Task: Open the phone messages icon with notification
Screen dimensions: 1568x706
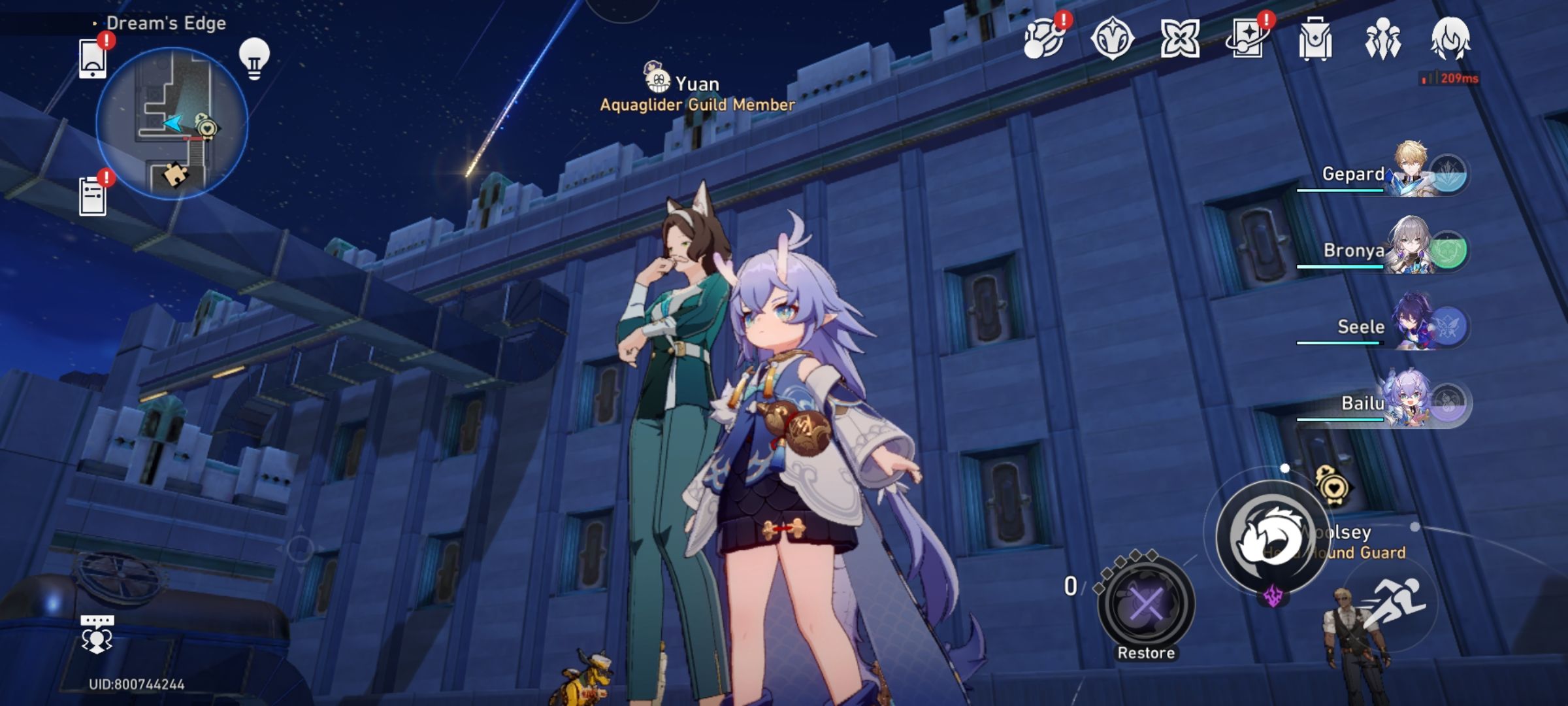Action: (93, 60)
